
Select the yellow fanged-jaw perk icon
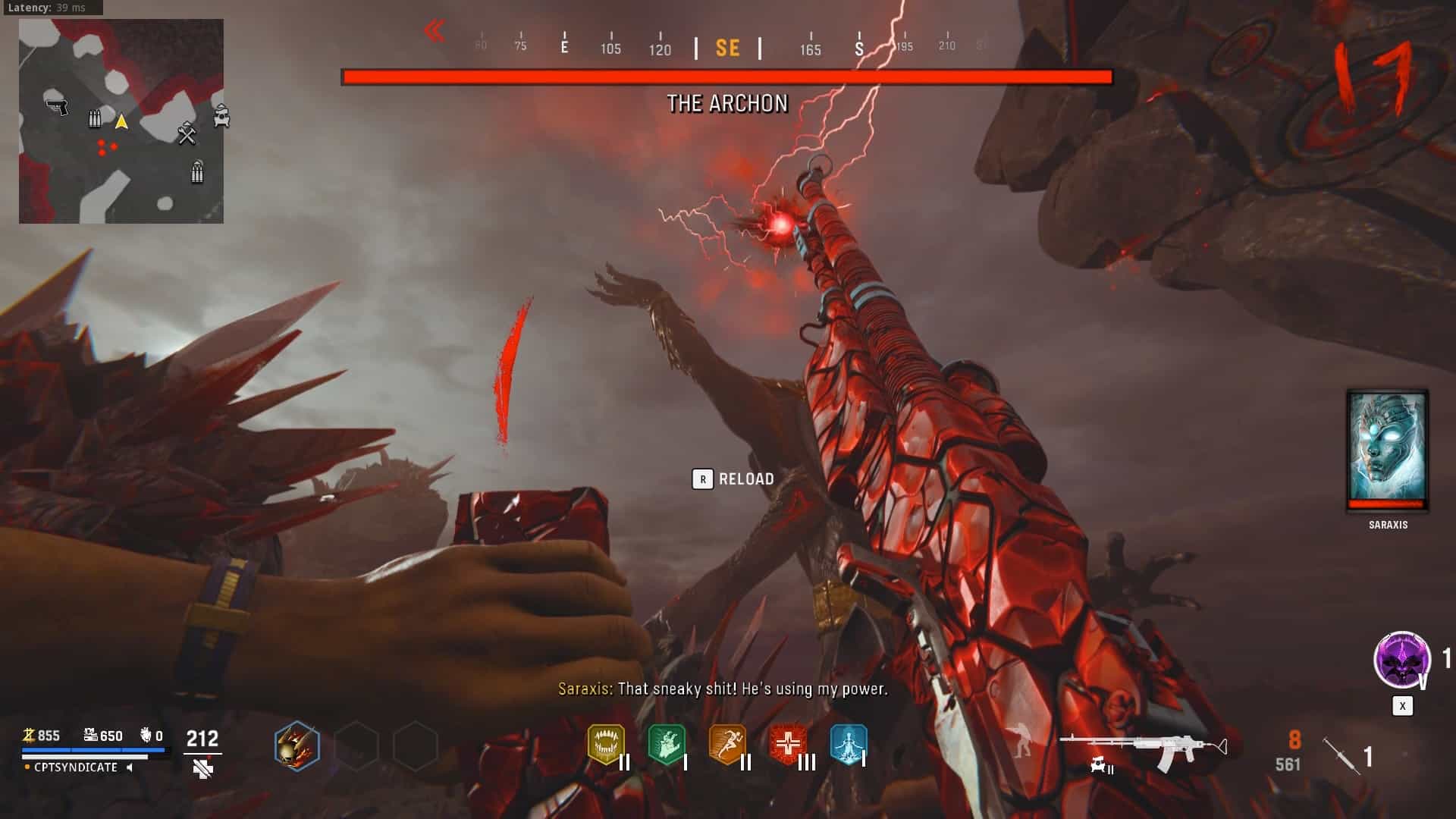point(606,744)
